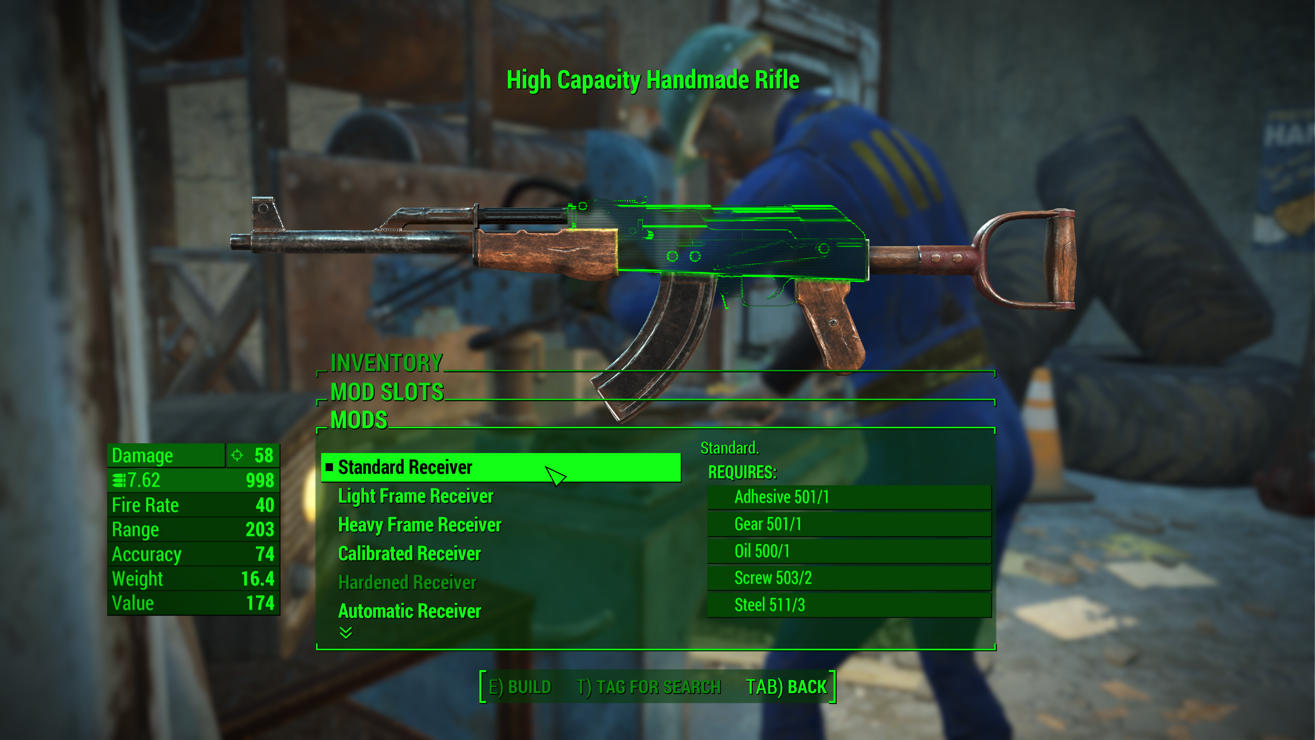Open the Inventory section header
This screenshot has height=740, width=1315.
pos(386,362)
